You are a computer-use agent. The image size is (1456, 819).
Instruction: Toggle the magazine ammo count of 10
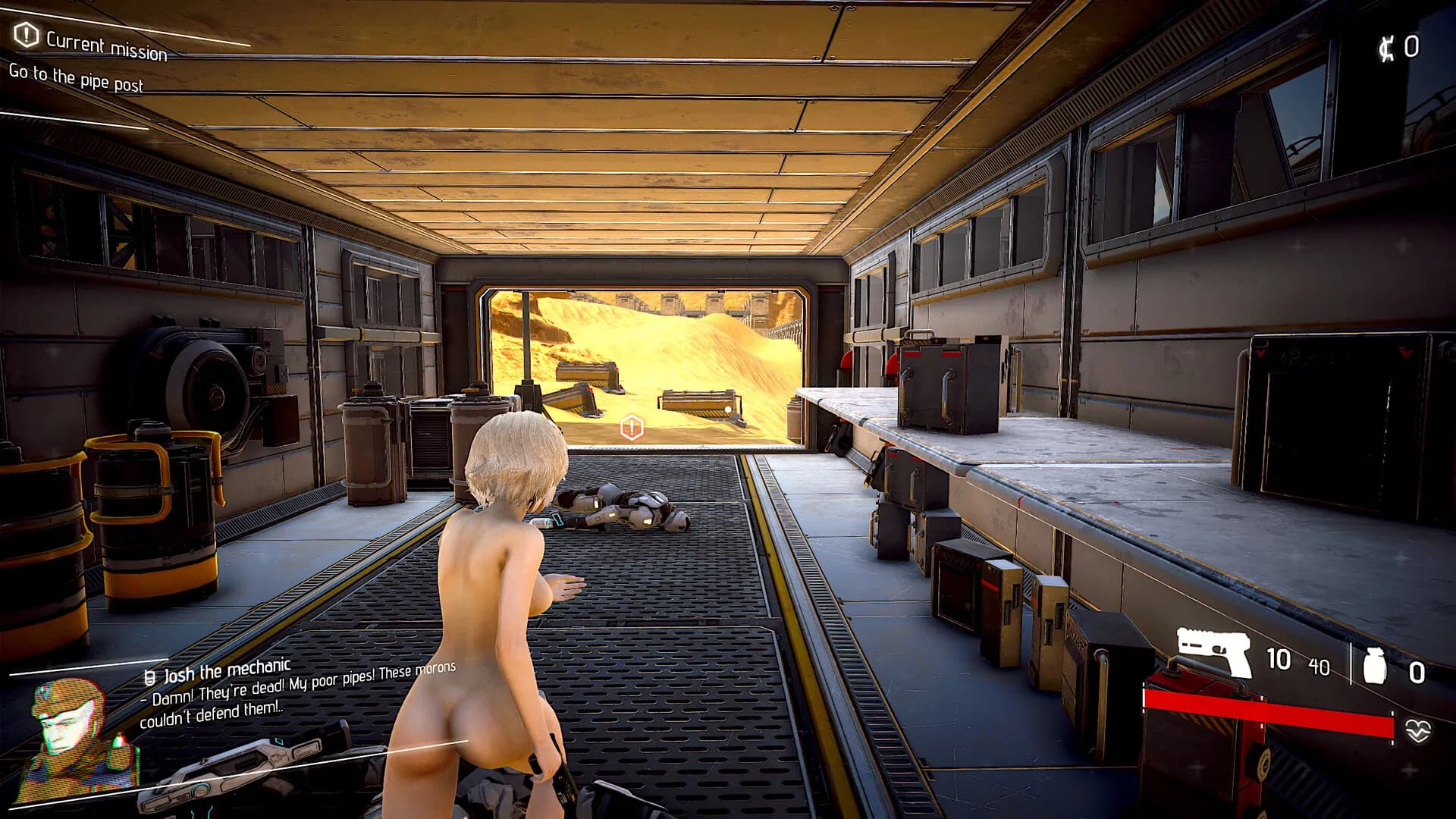[x=1280, y=659]
